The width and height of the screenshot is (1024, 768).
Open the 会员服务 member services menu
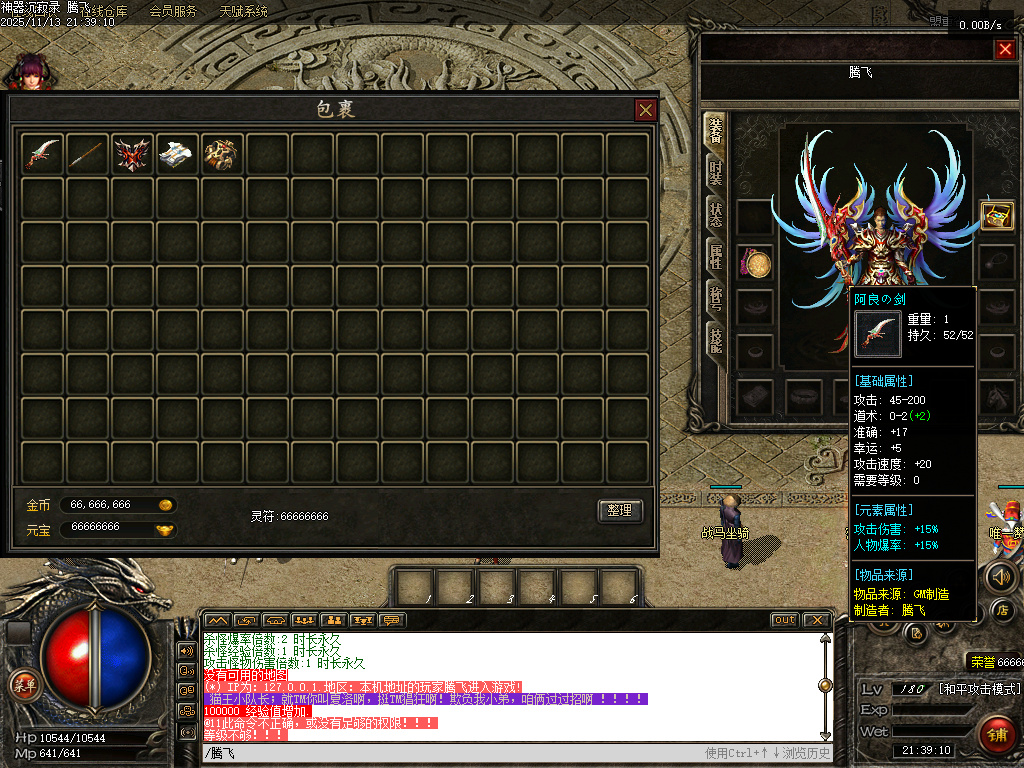coord(173,11)
